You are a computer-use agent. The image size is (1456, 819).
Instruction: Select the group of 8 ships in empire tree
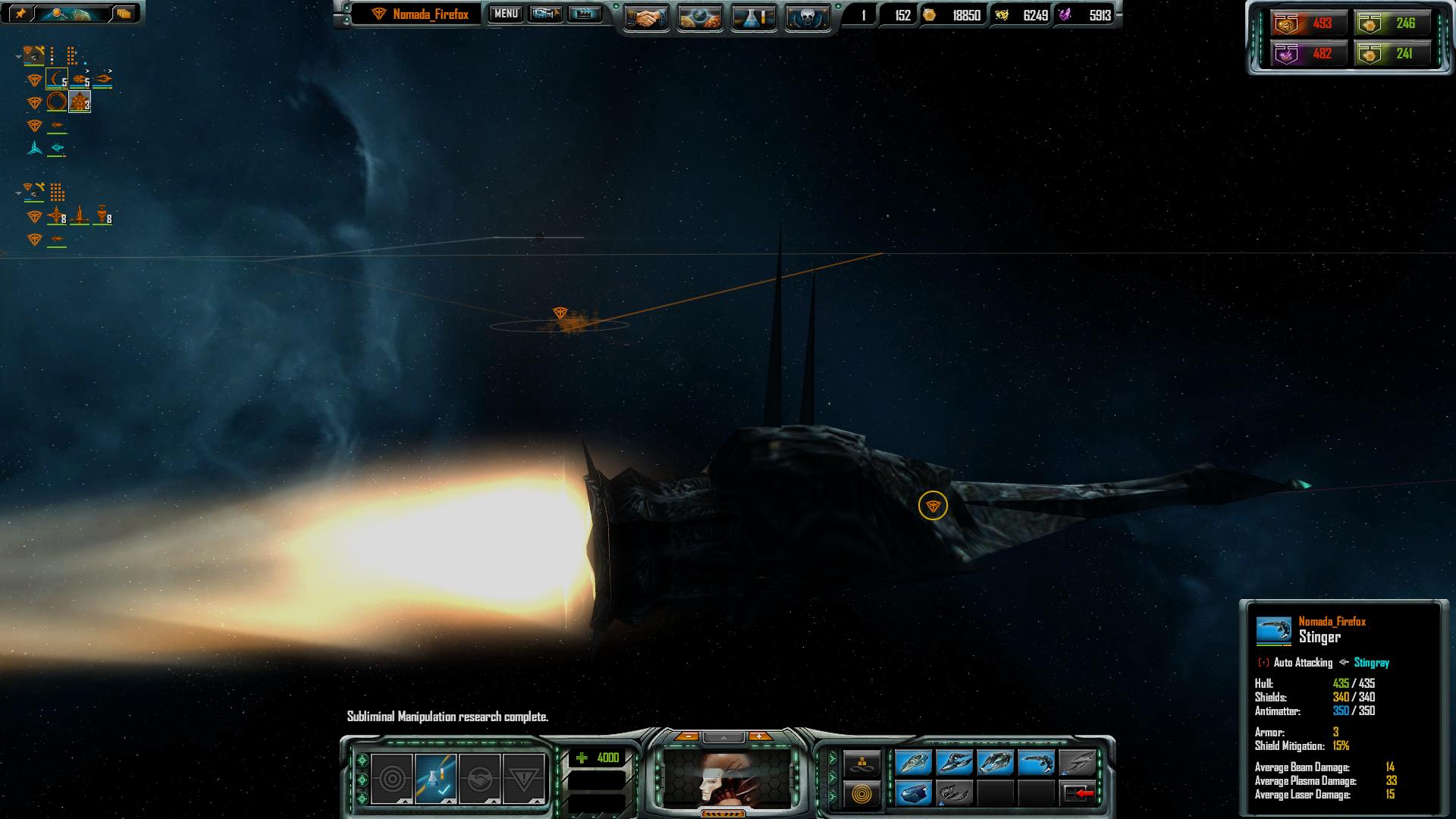58,218
